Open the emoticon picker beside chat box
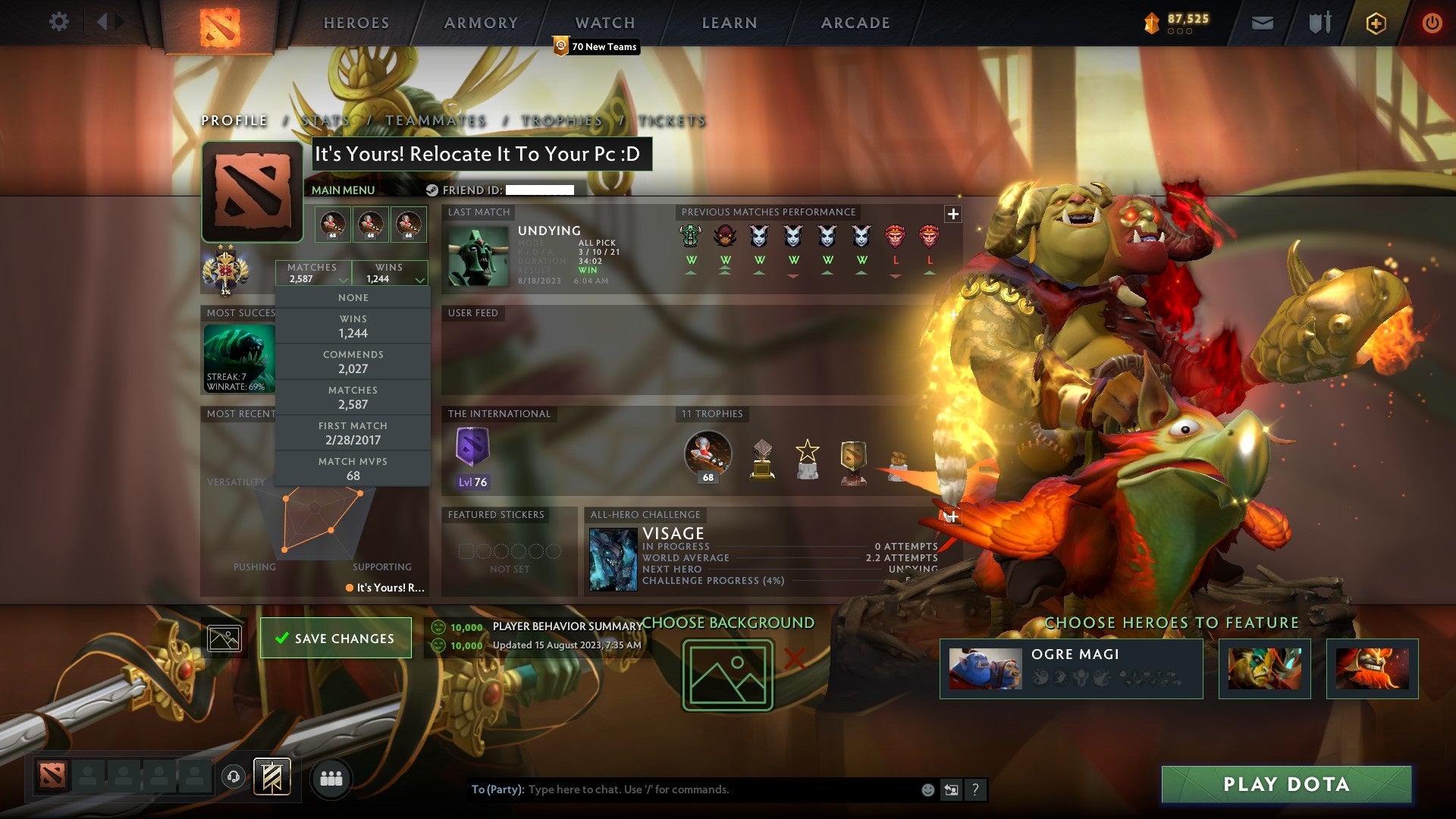The height and width of the screenshot is (819, 1456). [x=927, y=789]
